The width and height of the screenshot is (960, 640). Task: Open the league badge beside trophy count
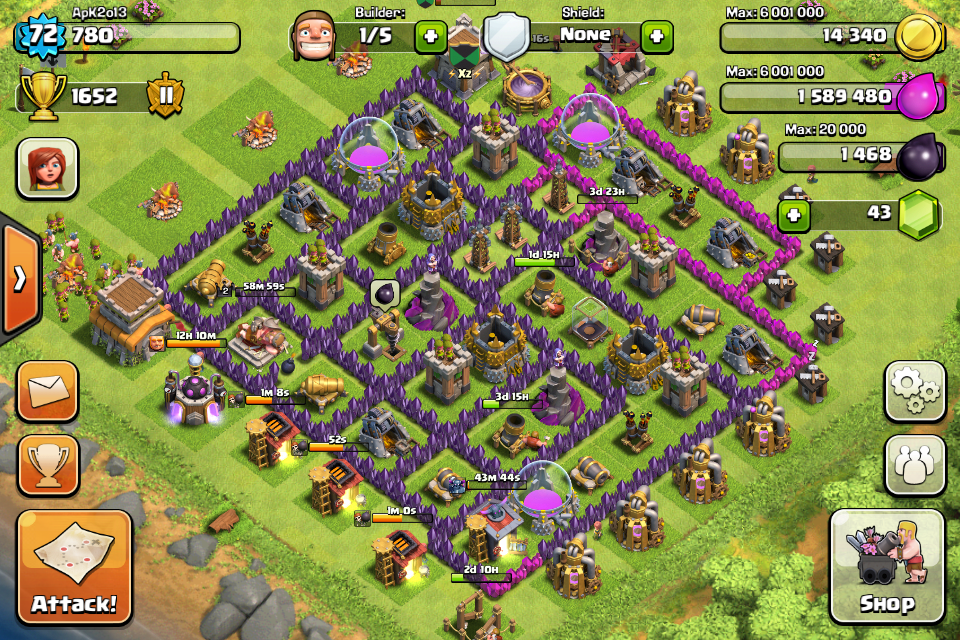(165, 96)
